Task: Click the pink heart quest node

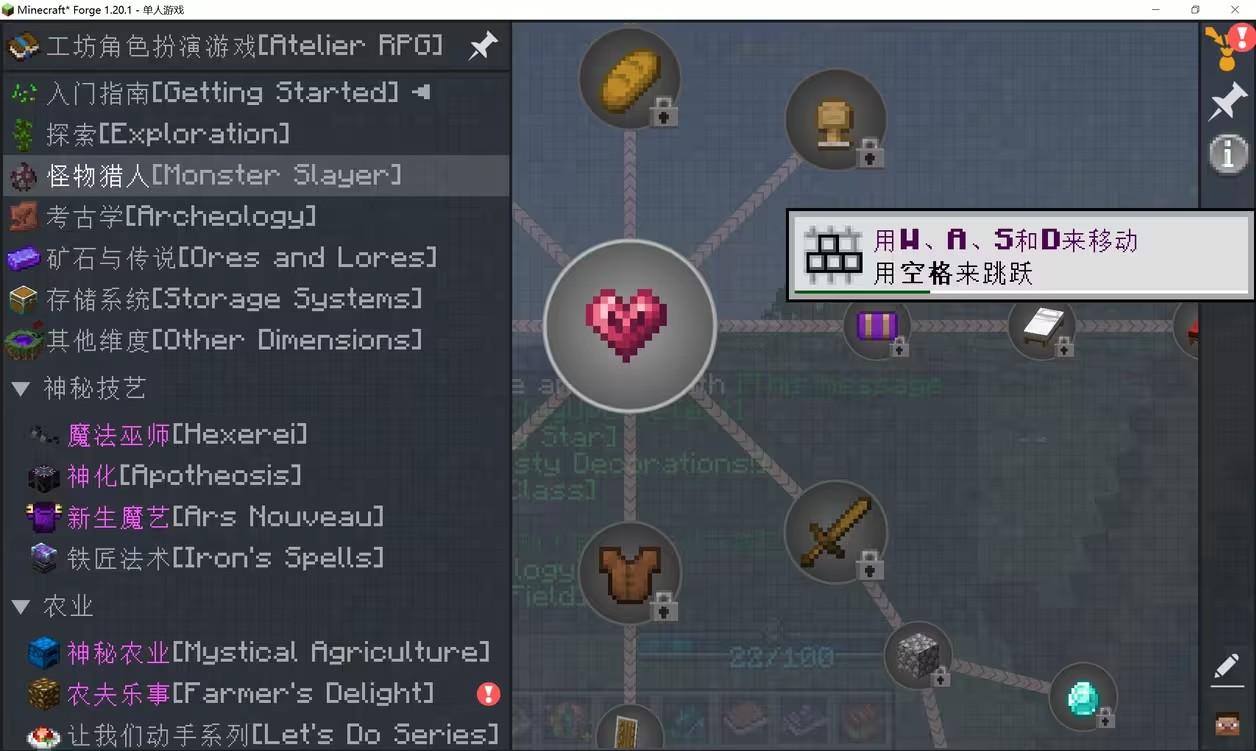Action: click(629, 325)
